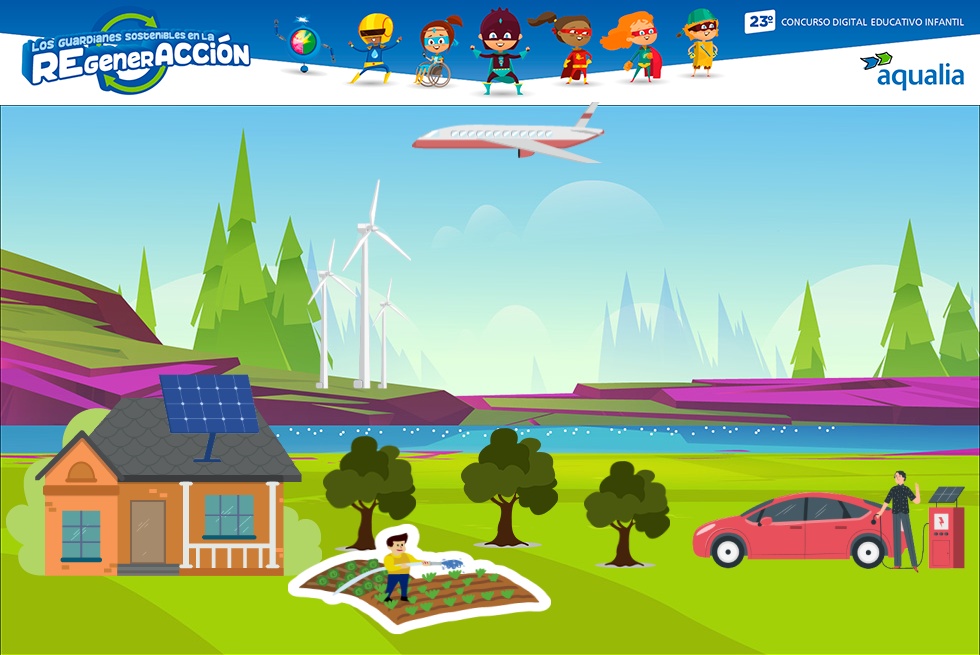
Task: Click the REgenerAcción game logo
Action: [x=139, y=54]
